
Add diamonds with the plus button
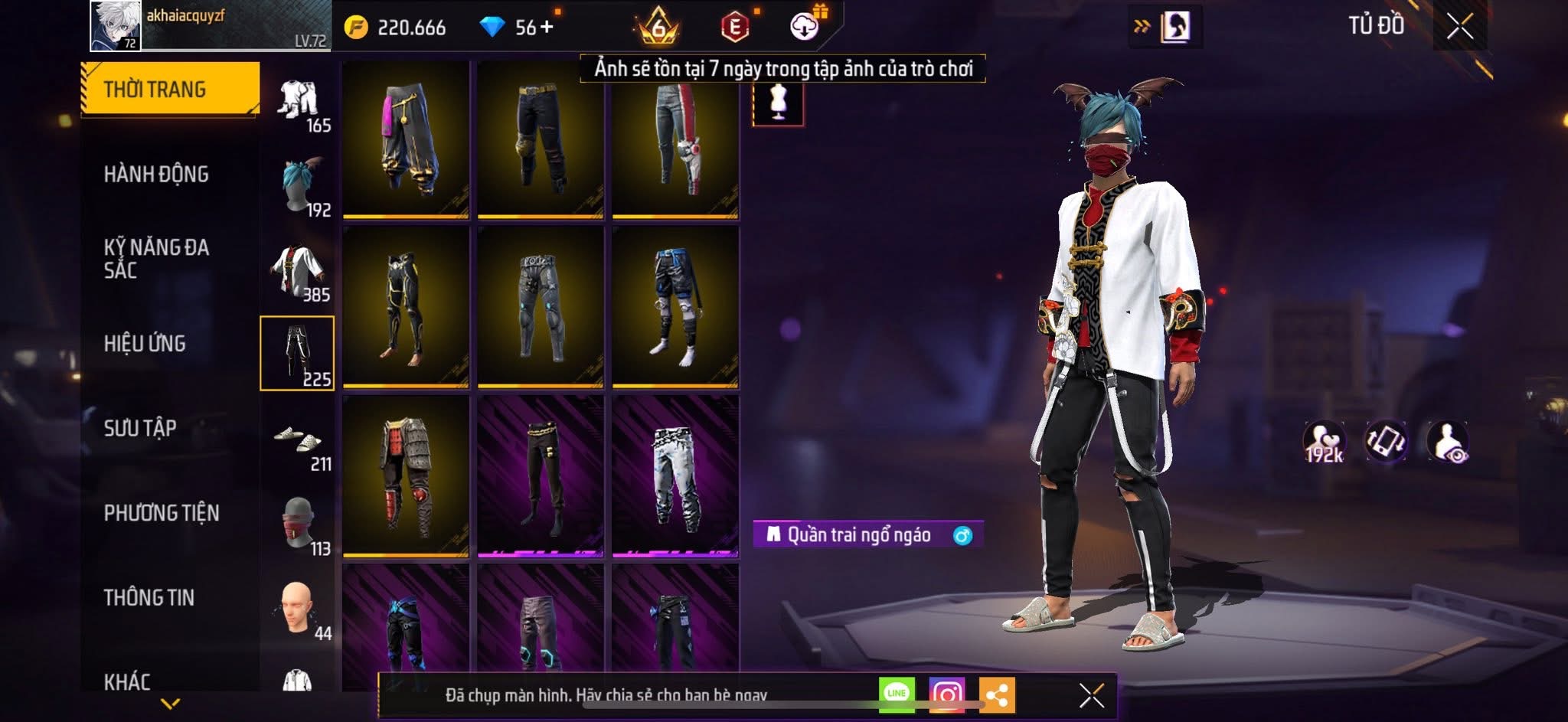point(546,28)
